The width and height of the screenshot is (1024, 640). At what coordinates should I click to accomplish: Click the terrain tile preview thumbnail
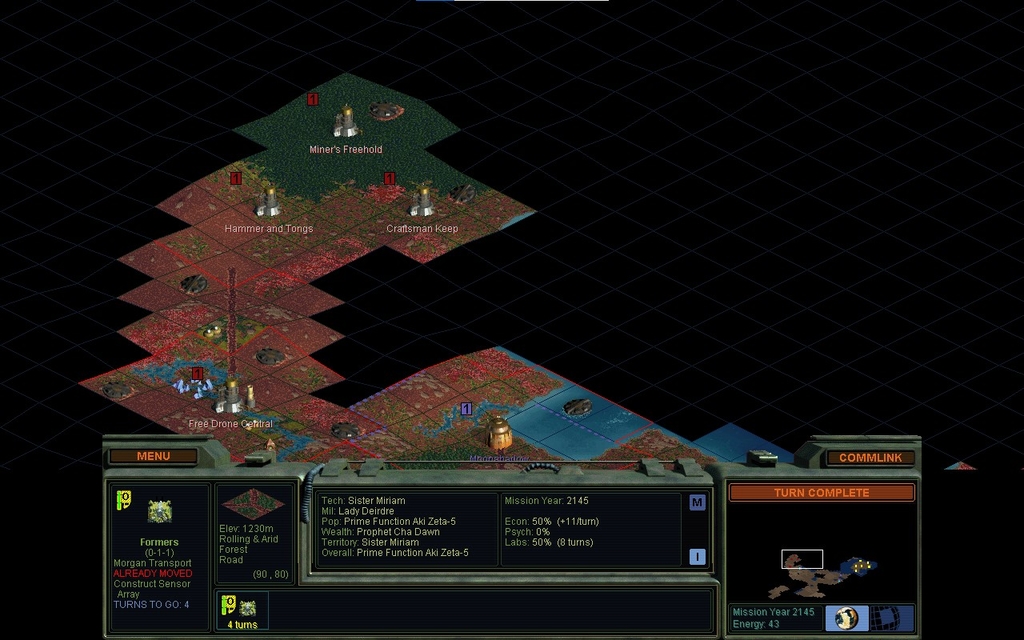pyautogui.click(x=253, y=503)
